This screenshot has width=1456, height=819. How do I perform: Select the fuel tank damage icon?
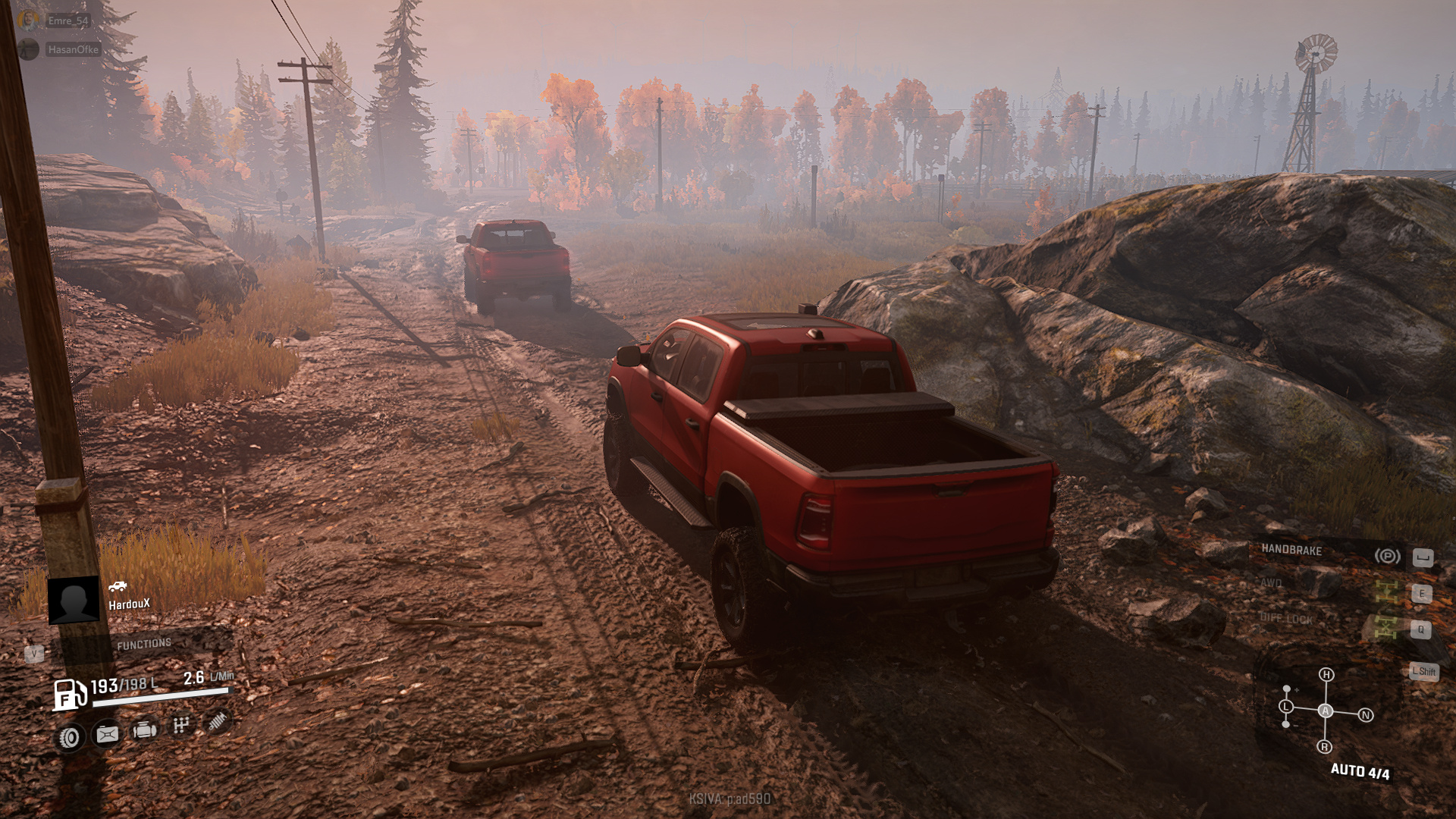107,734
